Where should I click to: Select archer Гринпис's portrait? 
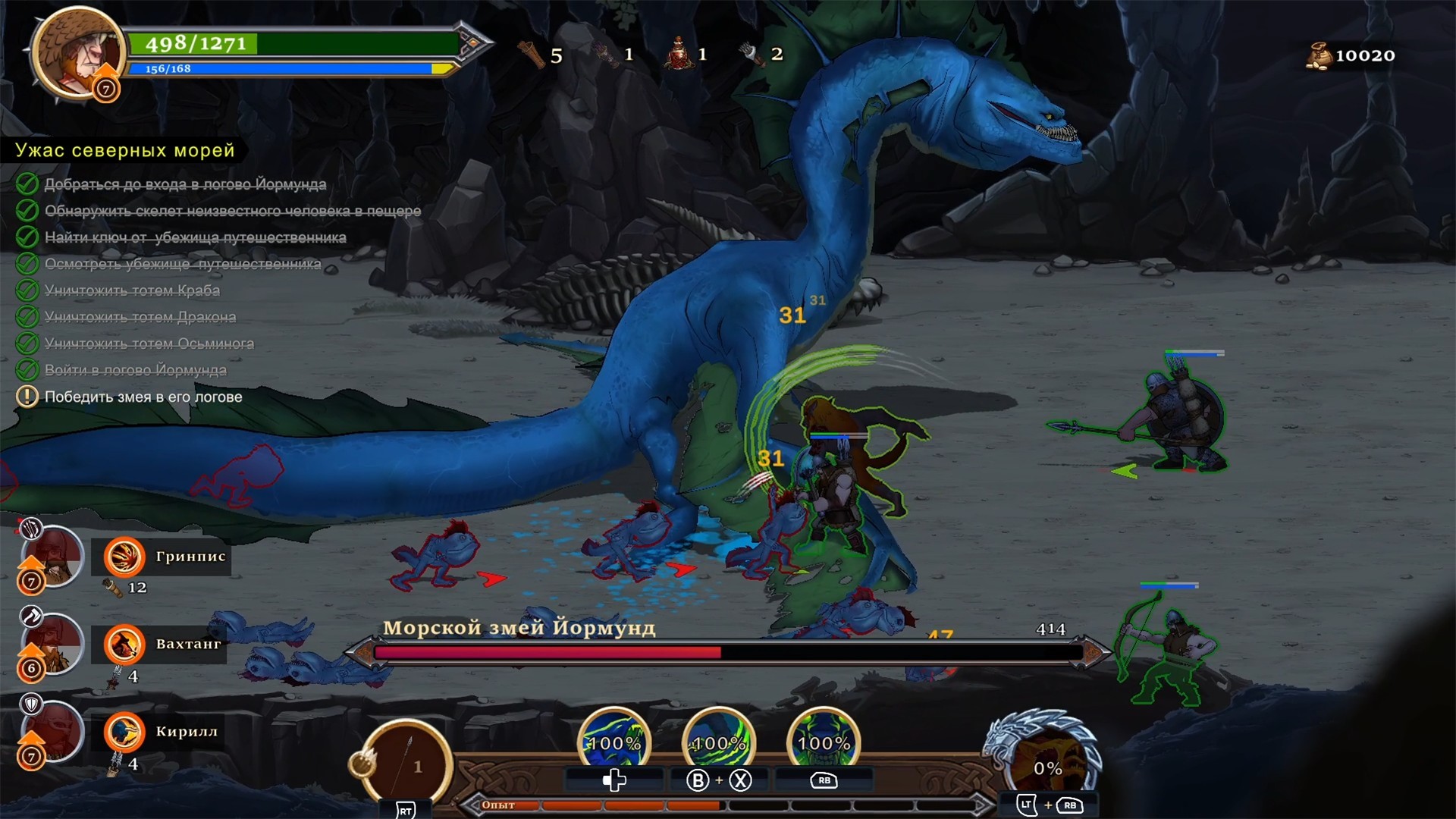click(x=52, y=557)
